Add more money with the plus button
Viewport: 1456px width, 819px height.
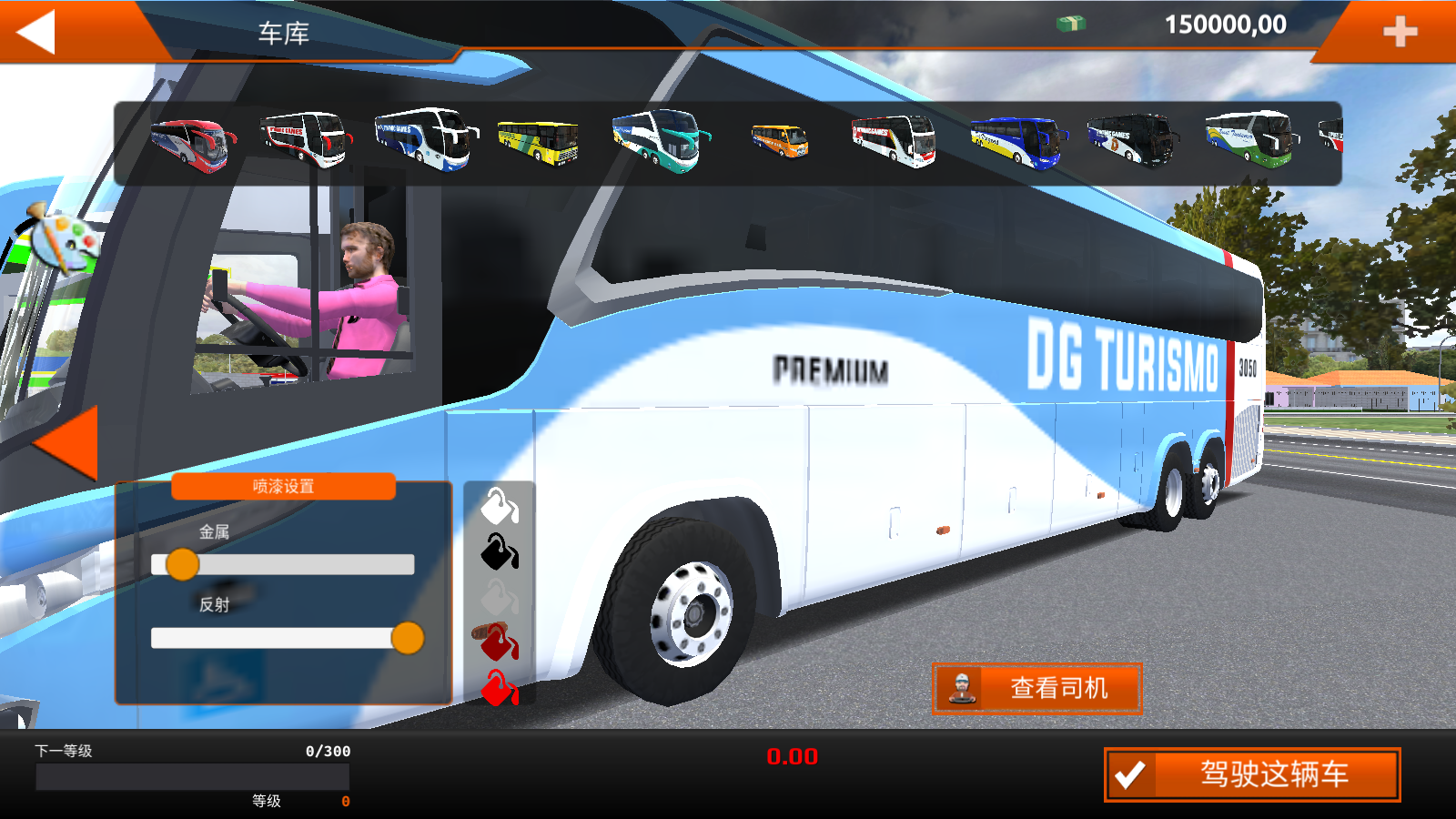pos(1400,32)
